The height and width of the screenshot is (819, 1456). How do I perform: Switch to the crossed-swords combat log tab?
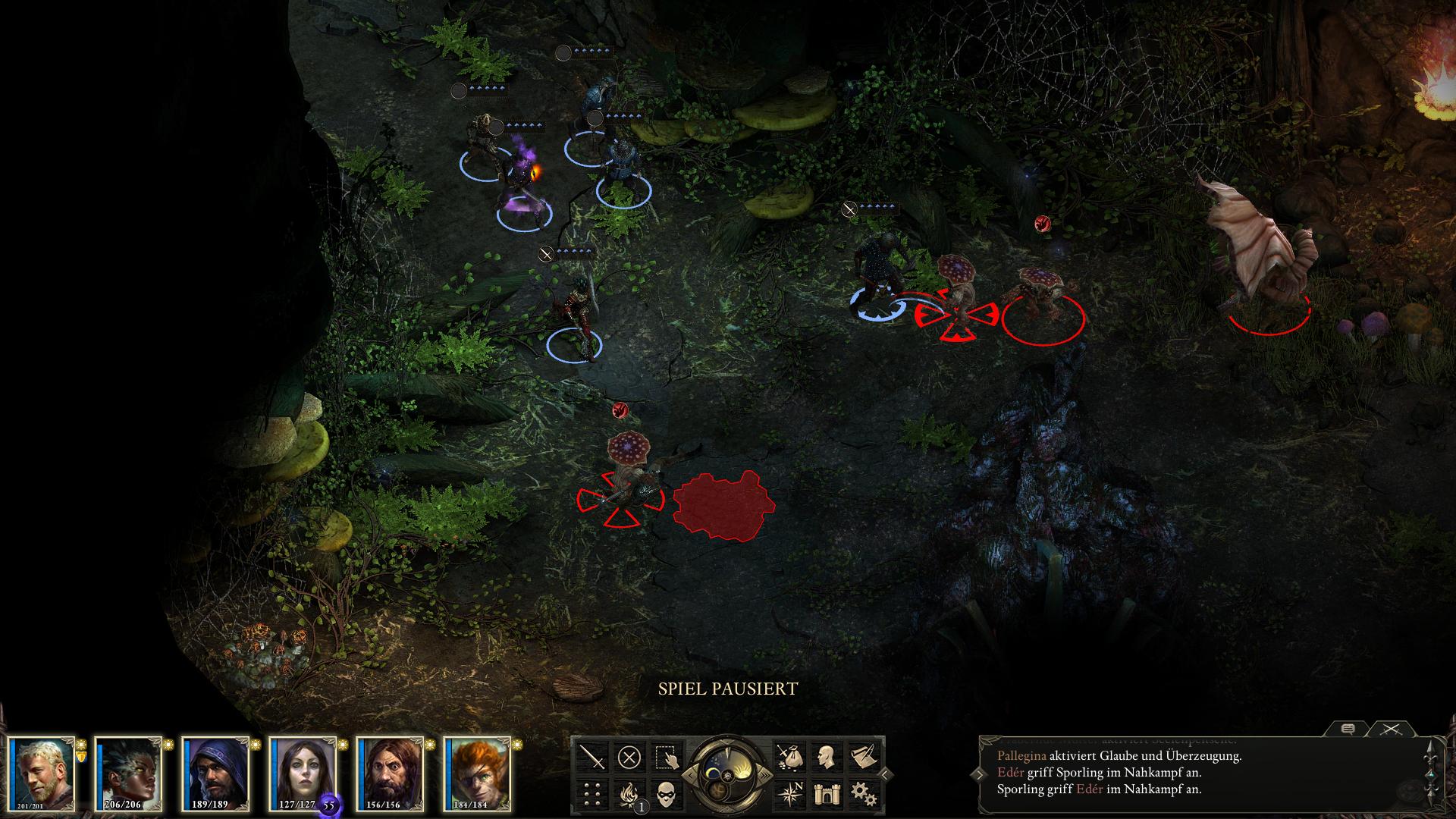point(1390,730)
